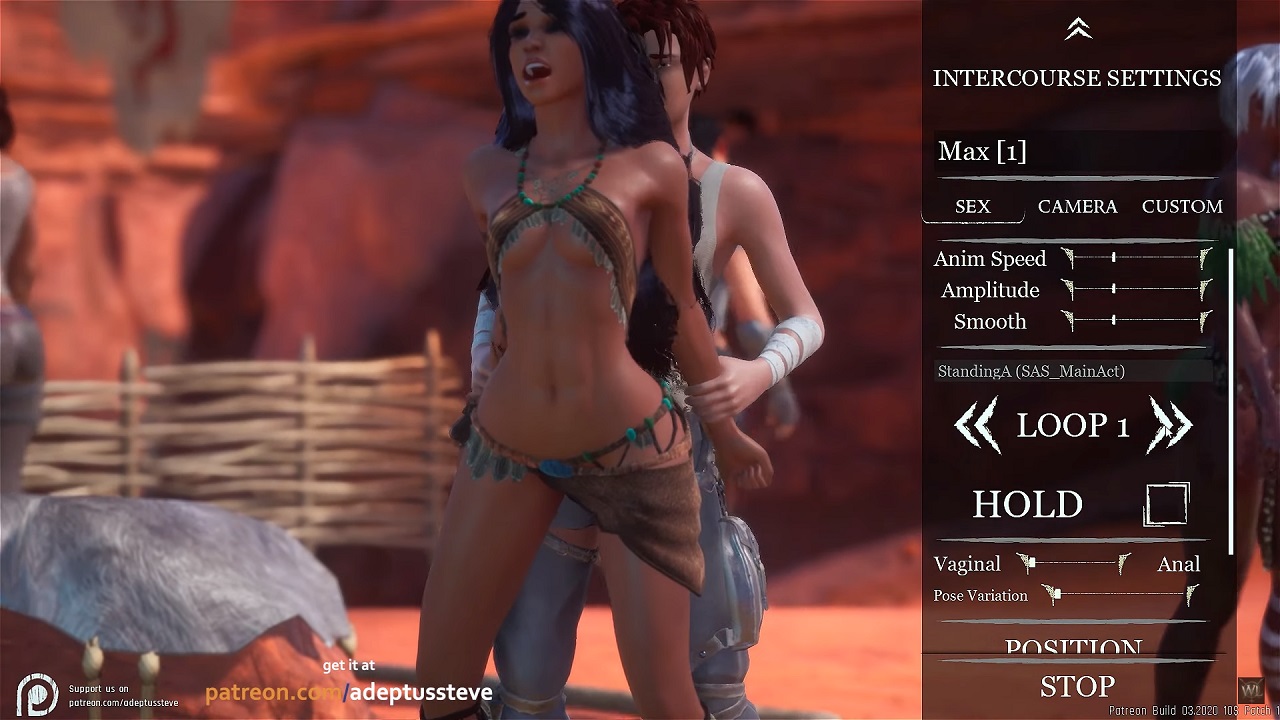
Task: Toggle the HOLD checkbox
Action: pyautogui.click(x=1166, y=504)
